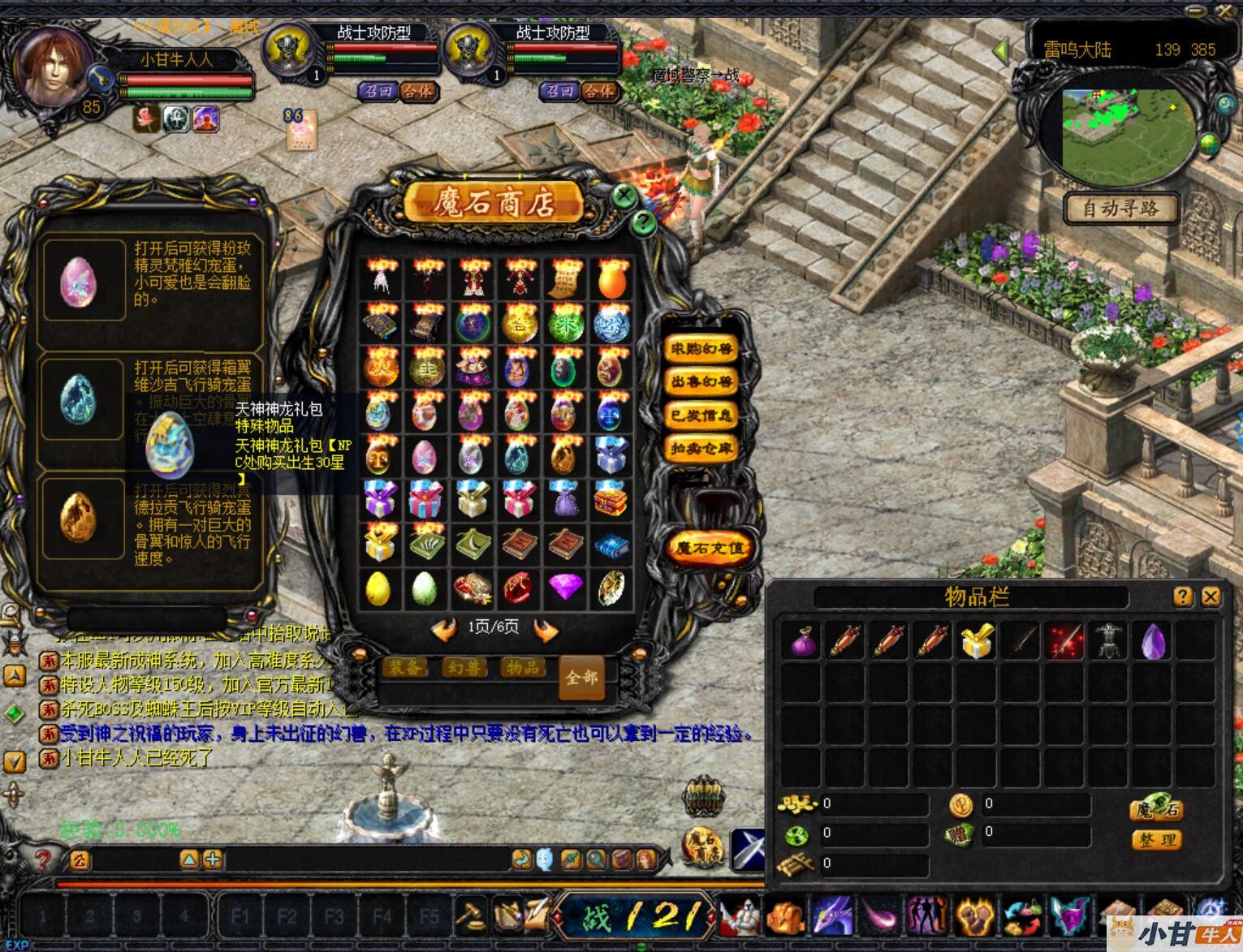Go to the next shop page arrow
The image size is (1243, 952).
546,630
